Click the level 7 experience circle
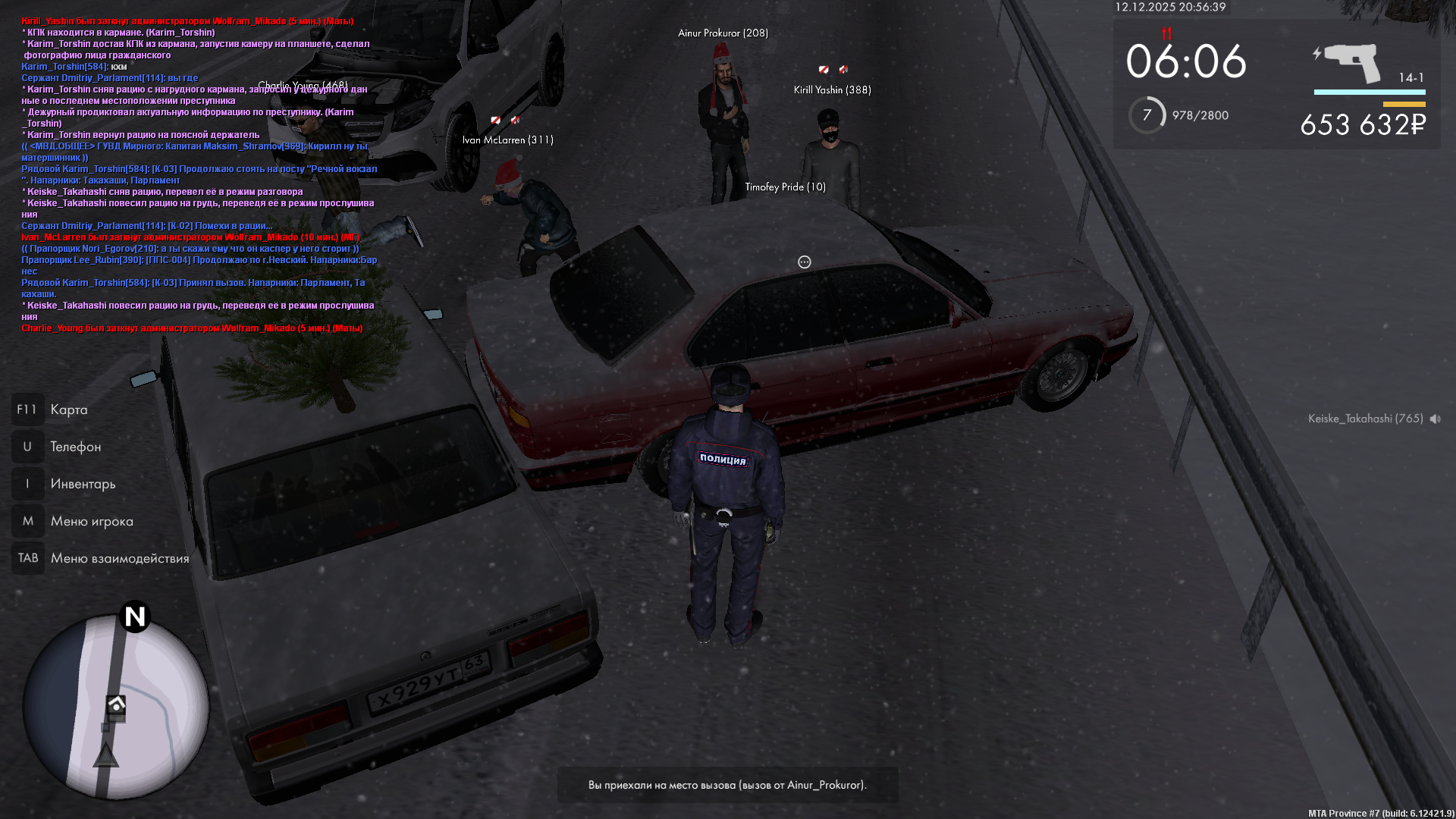The height and width of the screenshot is (819, 1456). pyautogui.click(x=1147, y=115)
